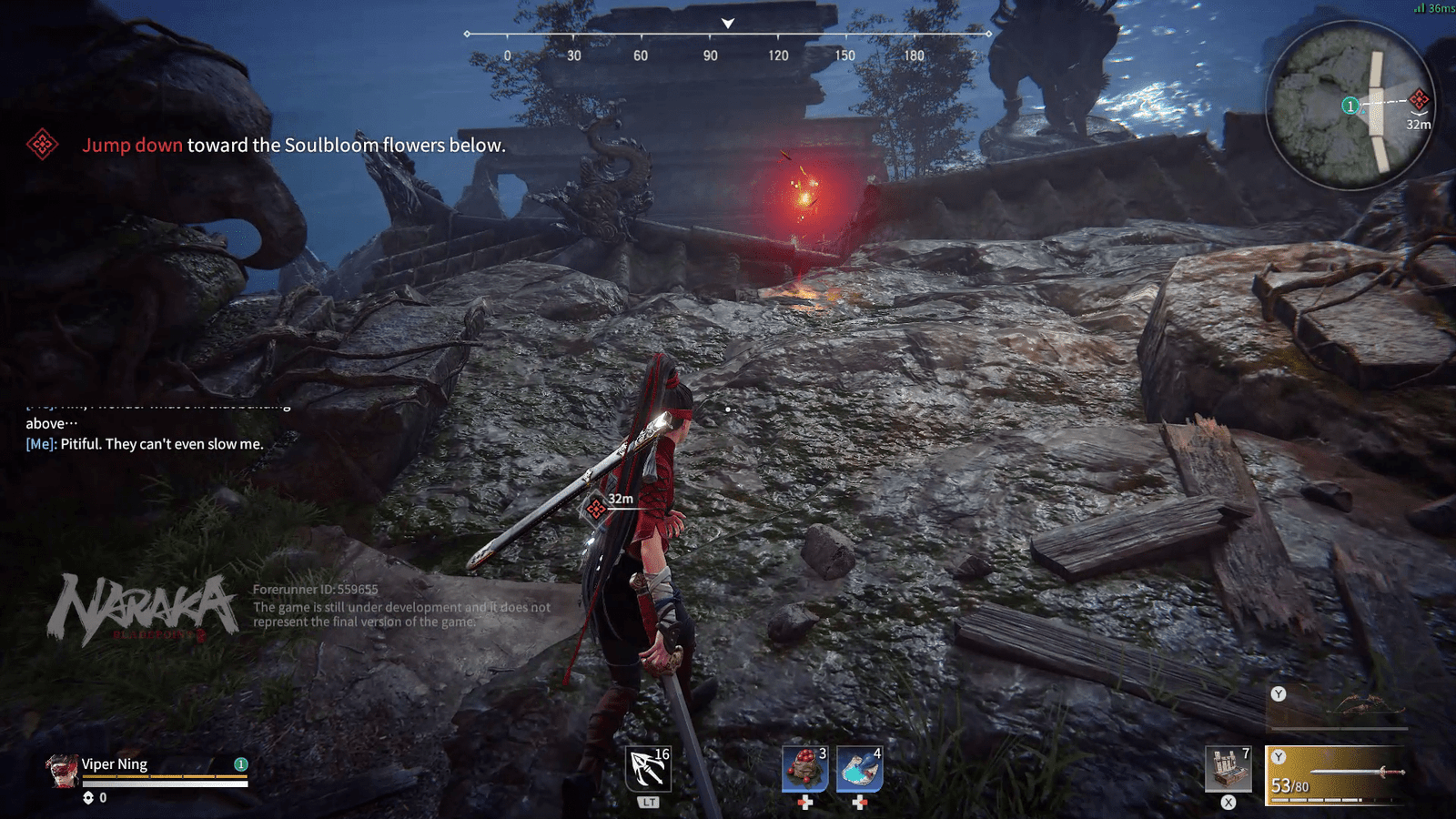Click Viper Ning character portrait
Screen dimensions: 1456x819
[x=62, y=770]
